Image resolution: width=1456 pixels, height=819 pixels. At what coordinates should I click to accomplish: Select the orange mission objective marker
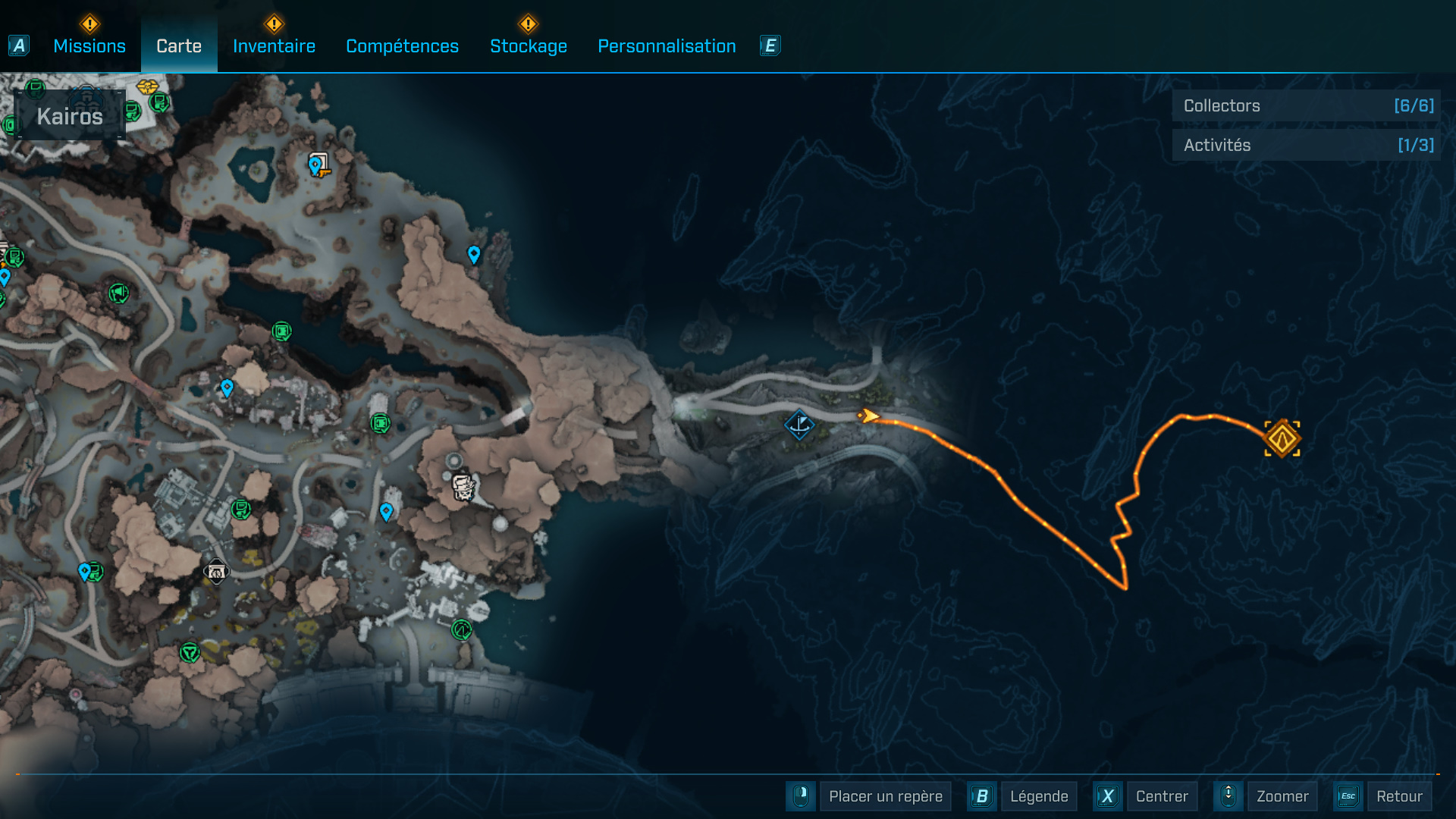coord(1282,439)
